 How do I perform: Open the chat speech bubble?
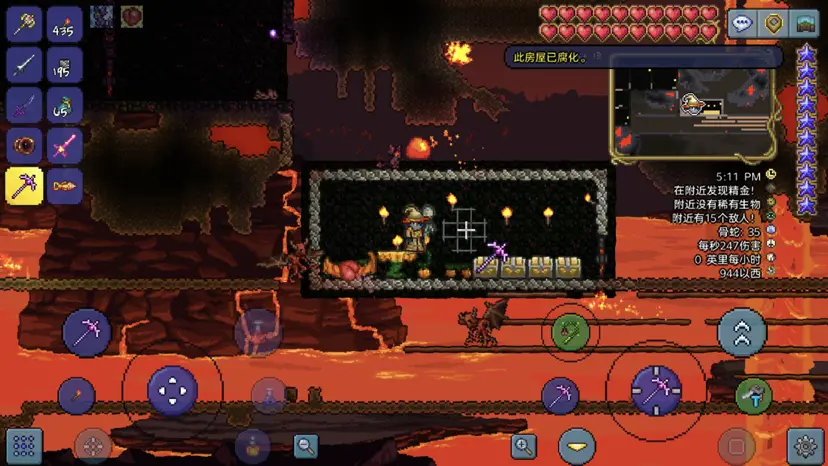(741, 24)
